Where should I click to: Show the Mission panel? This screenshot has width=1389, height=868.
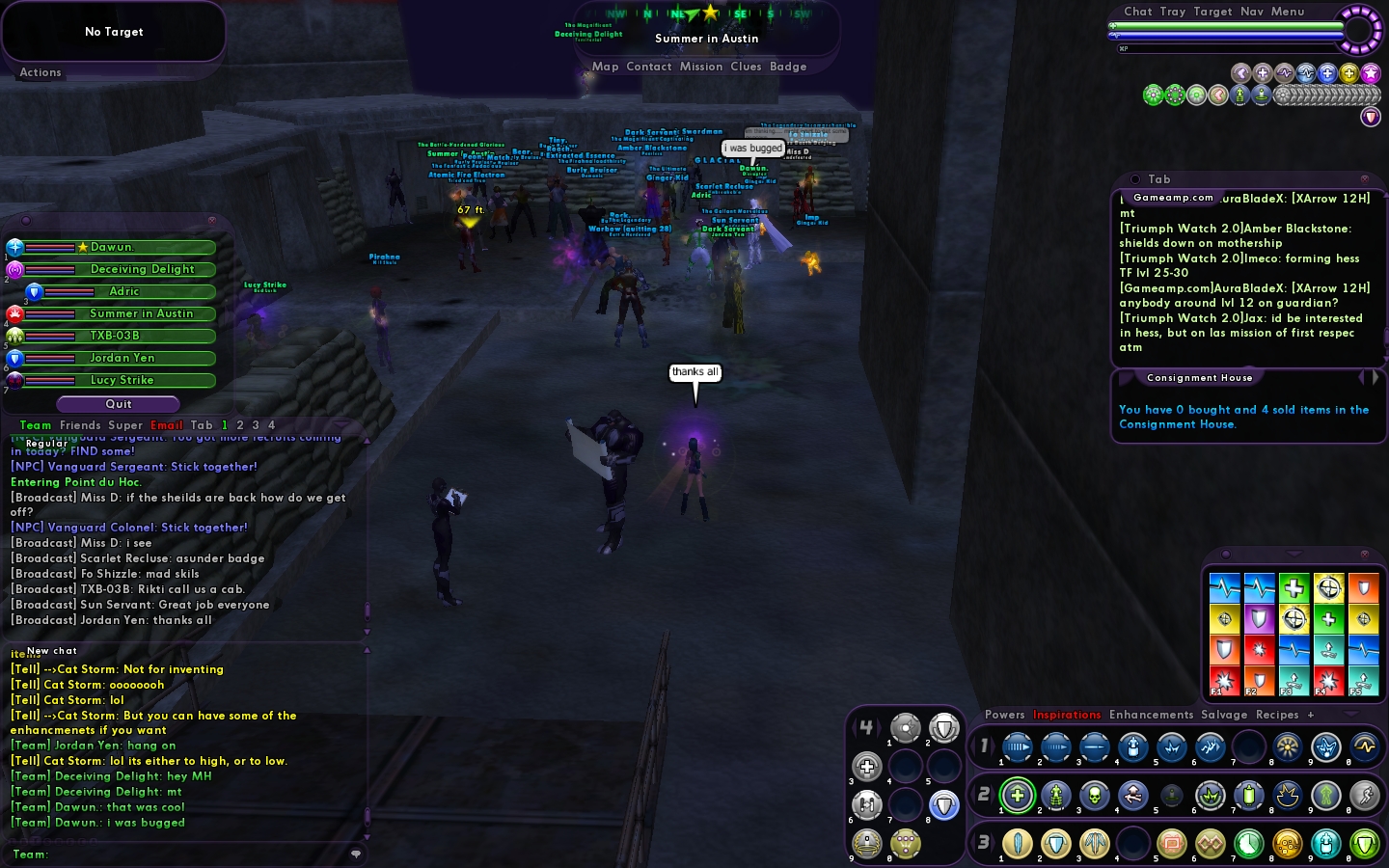[700, 67]
